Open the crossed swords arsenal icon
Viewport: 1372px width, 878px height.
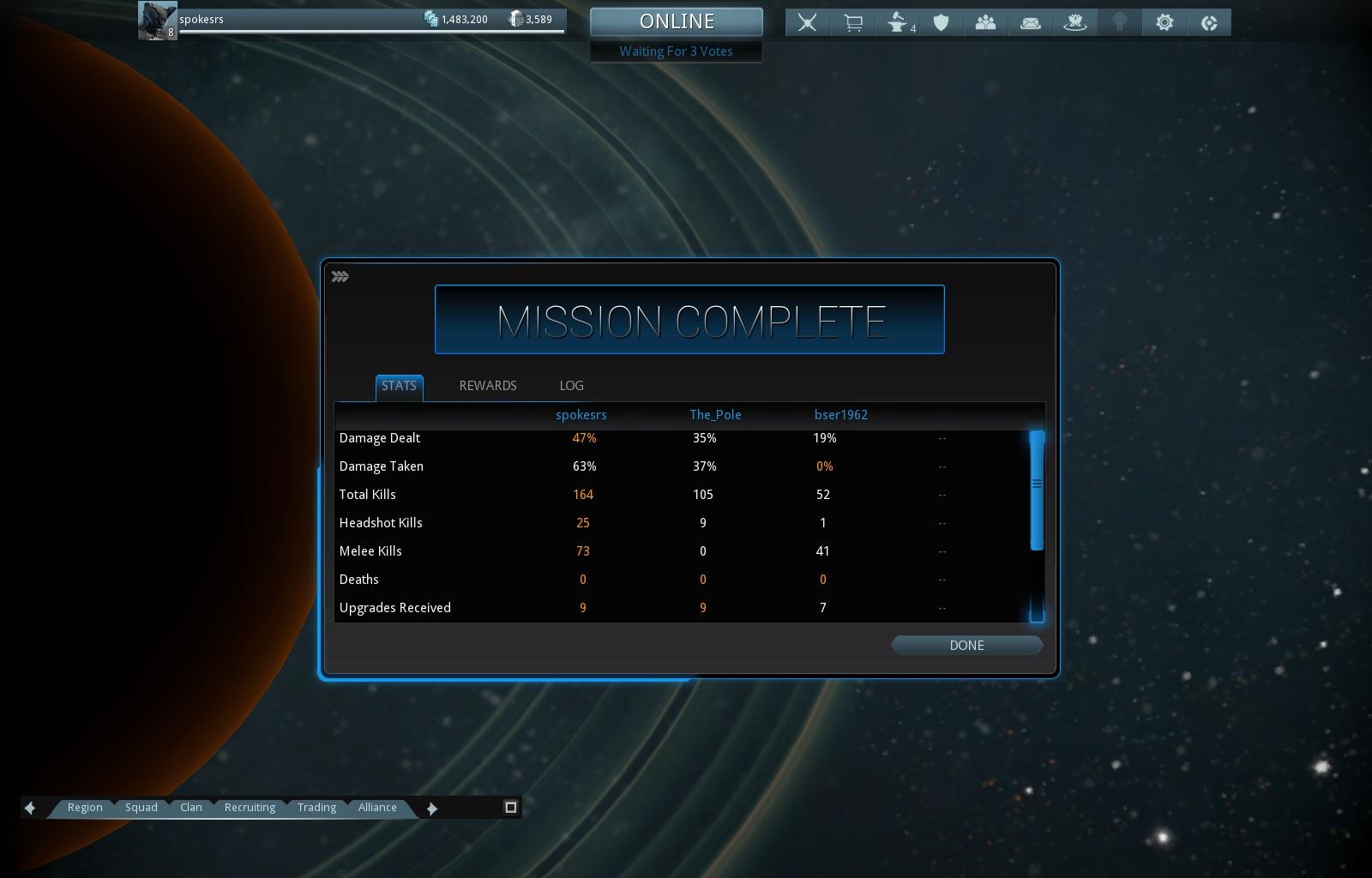point(807,23)
